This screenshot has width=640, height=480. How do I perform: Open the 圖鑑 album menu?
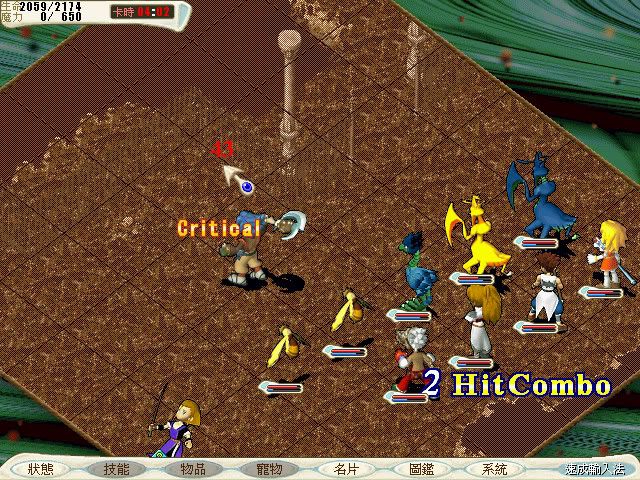420,468
